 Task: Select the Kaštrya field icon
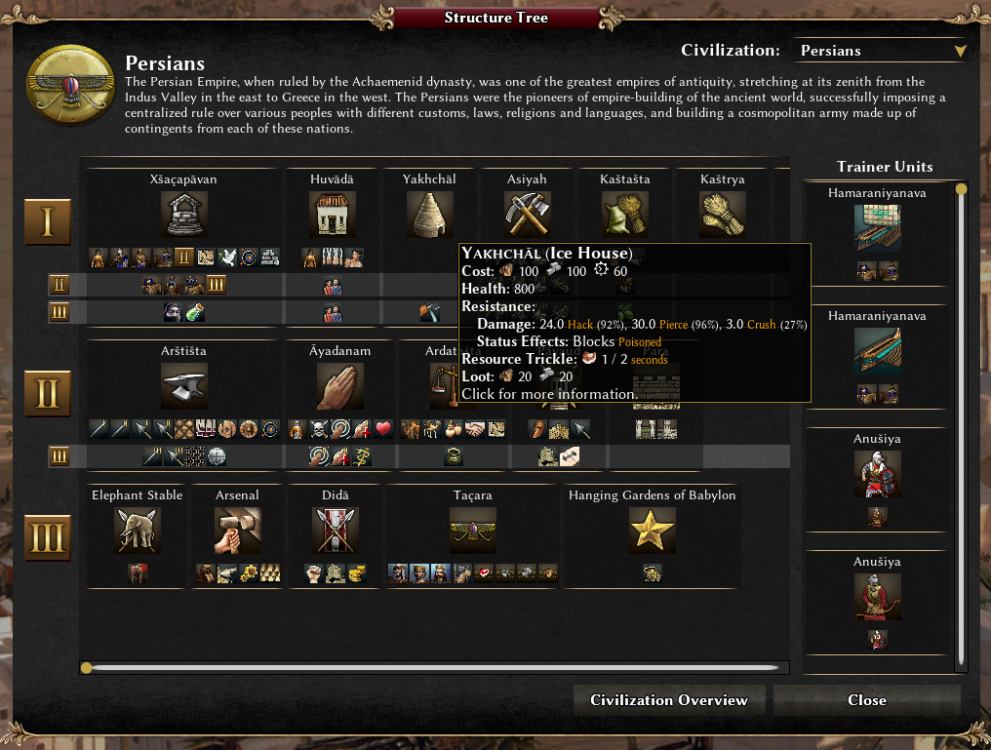[x=722, y=215]
